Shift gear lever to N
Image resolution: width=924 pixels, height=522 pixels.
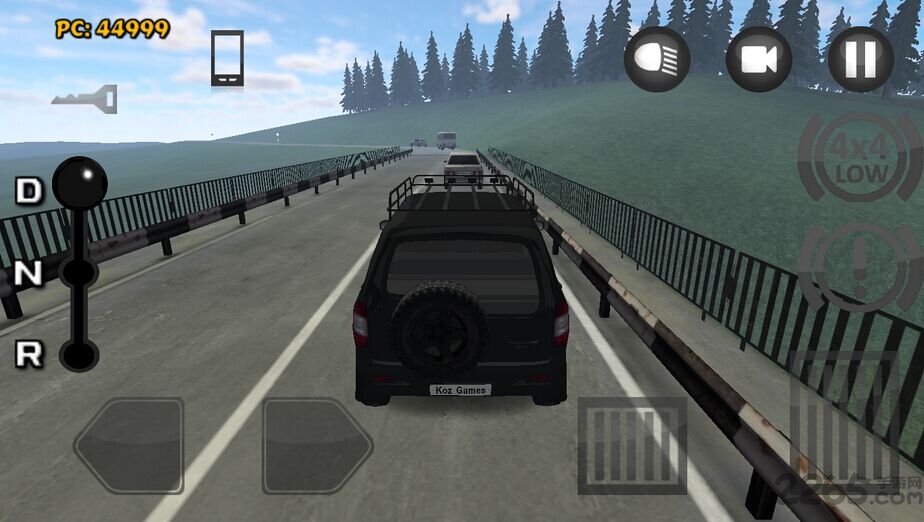(78, 272)
